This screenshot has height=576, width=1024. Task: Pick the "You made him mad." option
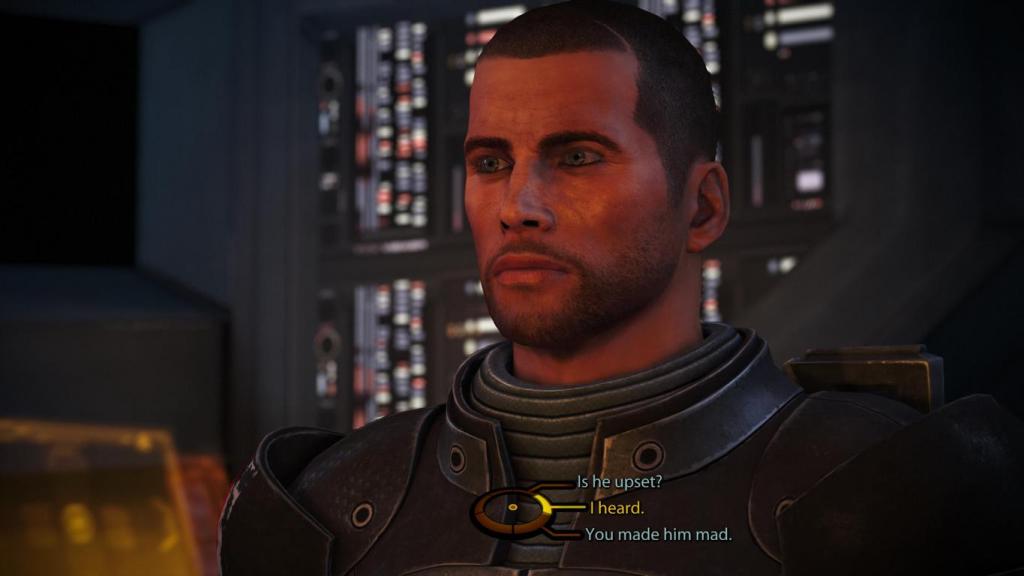(658, 534)
